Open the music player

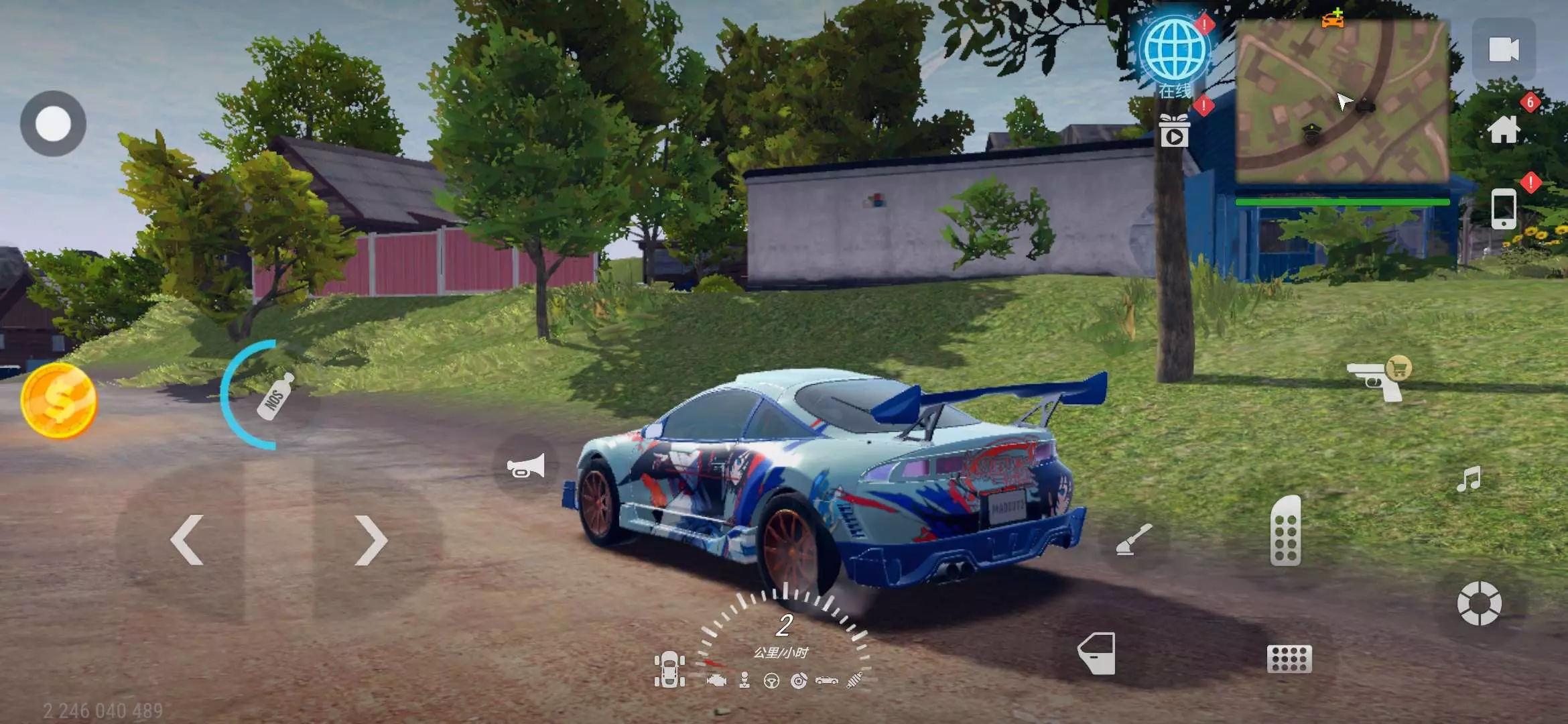pyautogui.click(x=1468, y=480)
